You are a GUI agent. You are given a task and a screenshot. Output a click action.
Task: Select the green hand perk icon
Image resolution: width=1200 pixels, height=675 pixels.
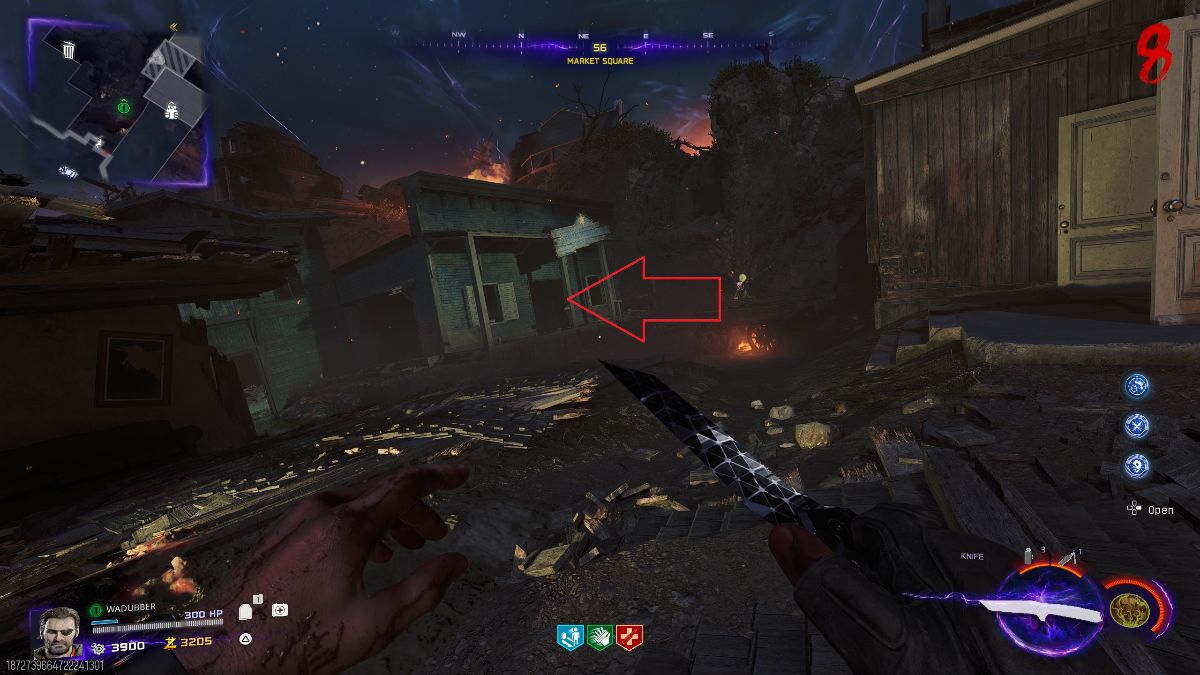(599, 636)
